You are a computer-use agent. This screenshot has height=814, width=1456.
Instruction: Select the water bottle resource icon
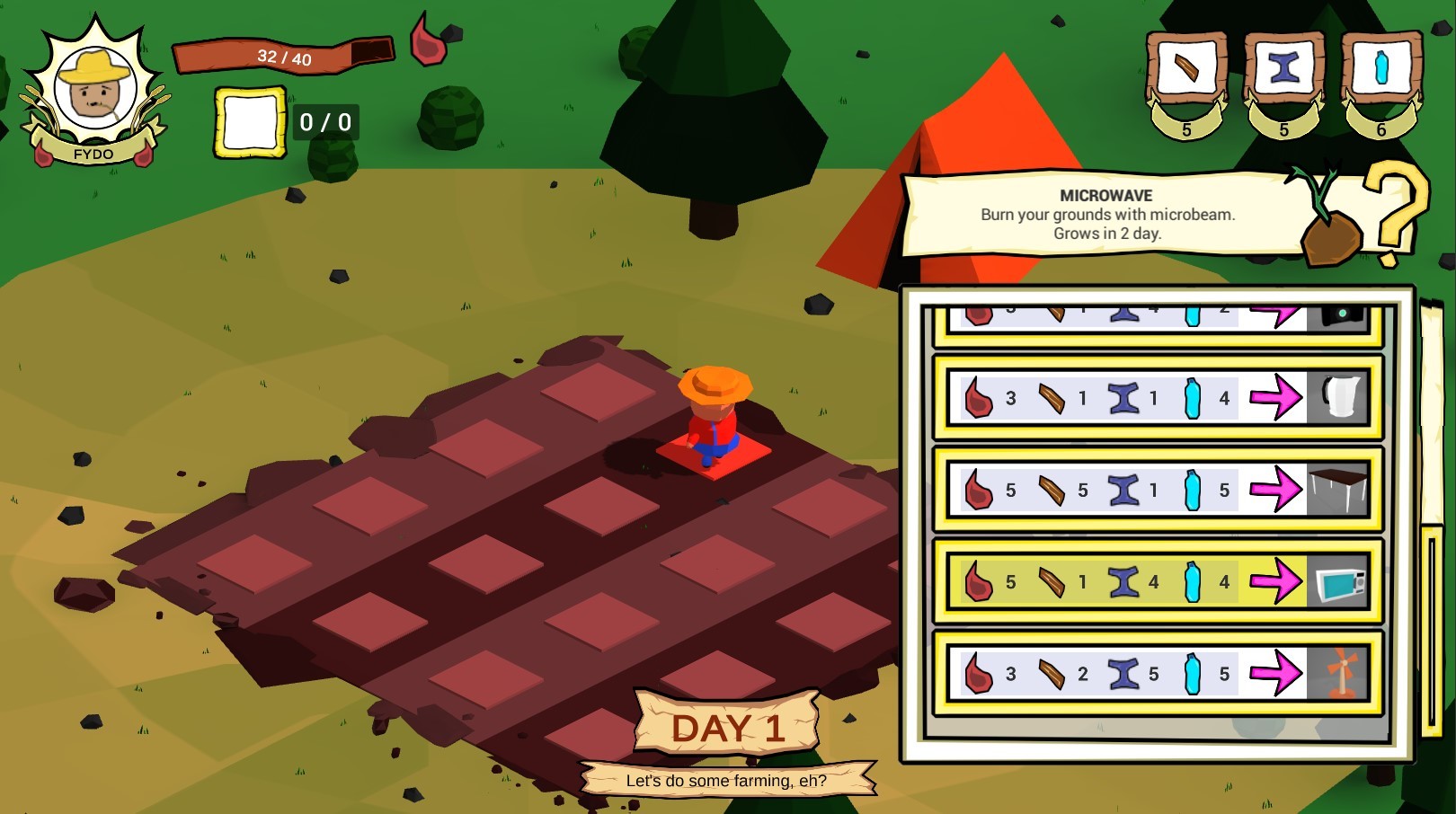[1381, 69]
